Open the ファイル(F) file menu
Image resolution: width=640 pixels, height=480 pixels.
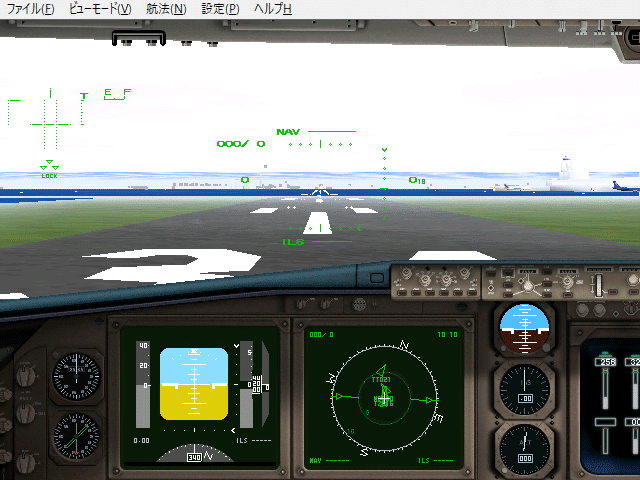(x=30, y=9)
